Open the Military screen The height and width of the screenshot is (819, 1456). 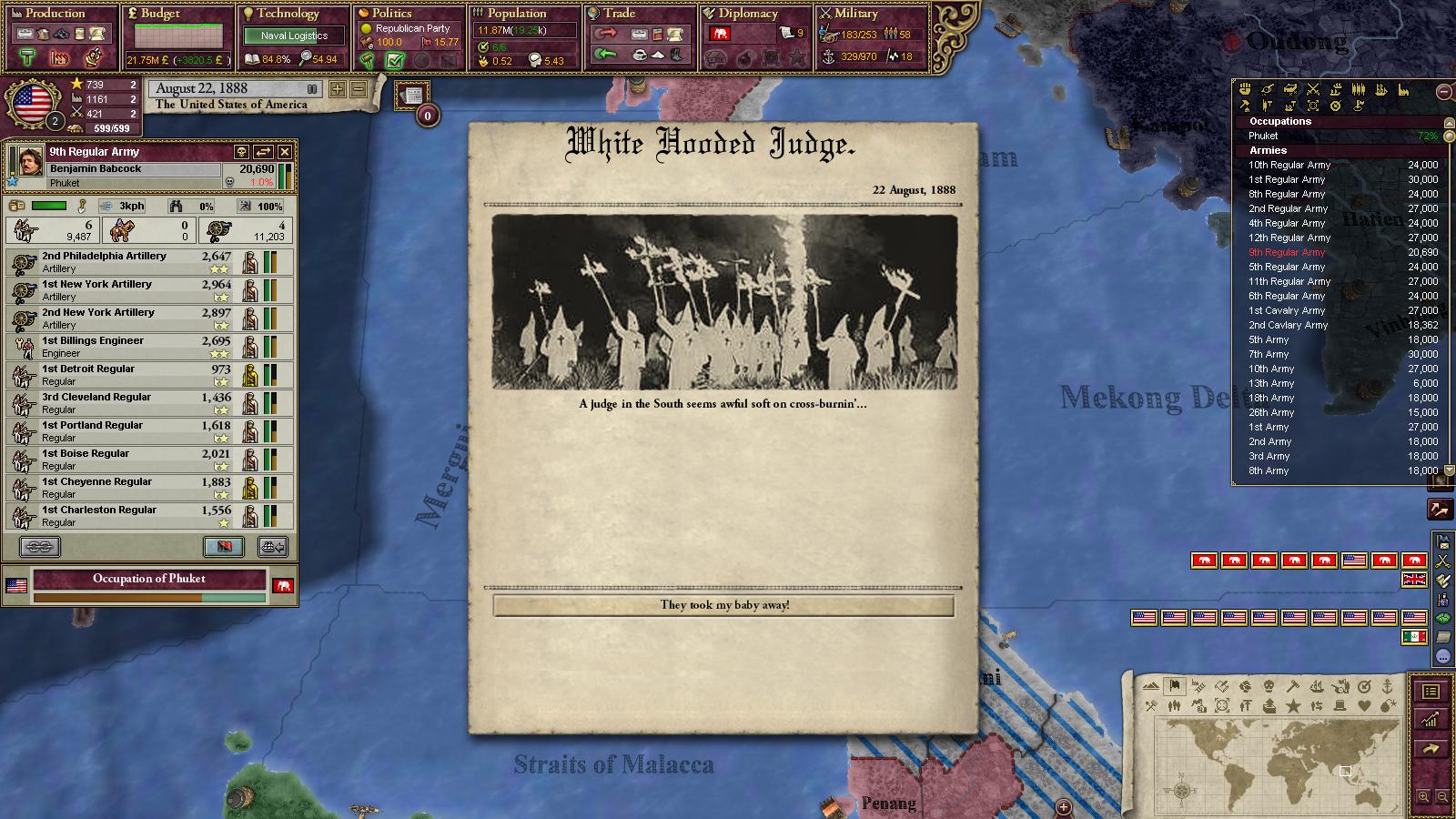point(855,14)
